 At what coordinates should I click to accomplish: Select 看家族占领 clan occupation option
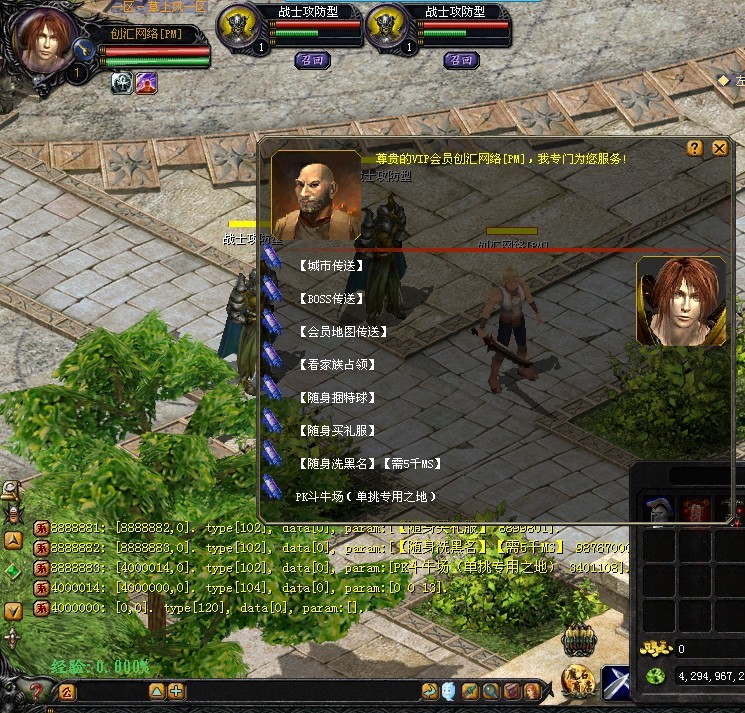pyautogui.click(x=336, y=365)
